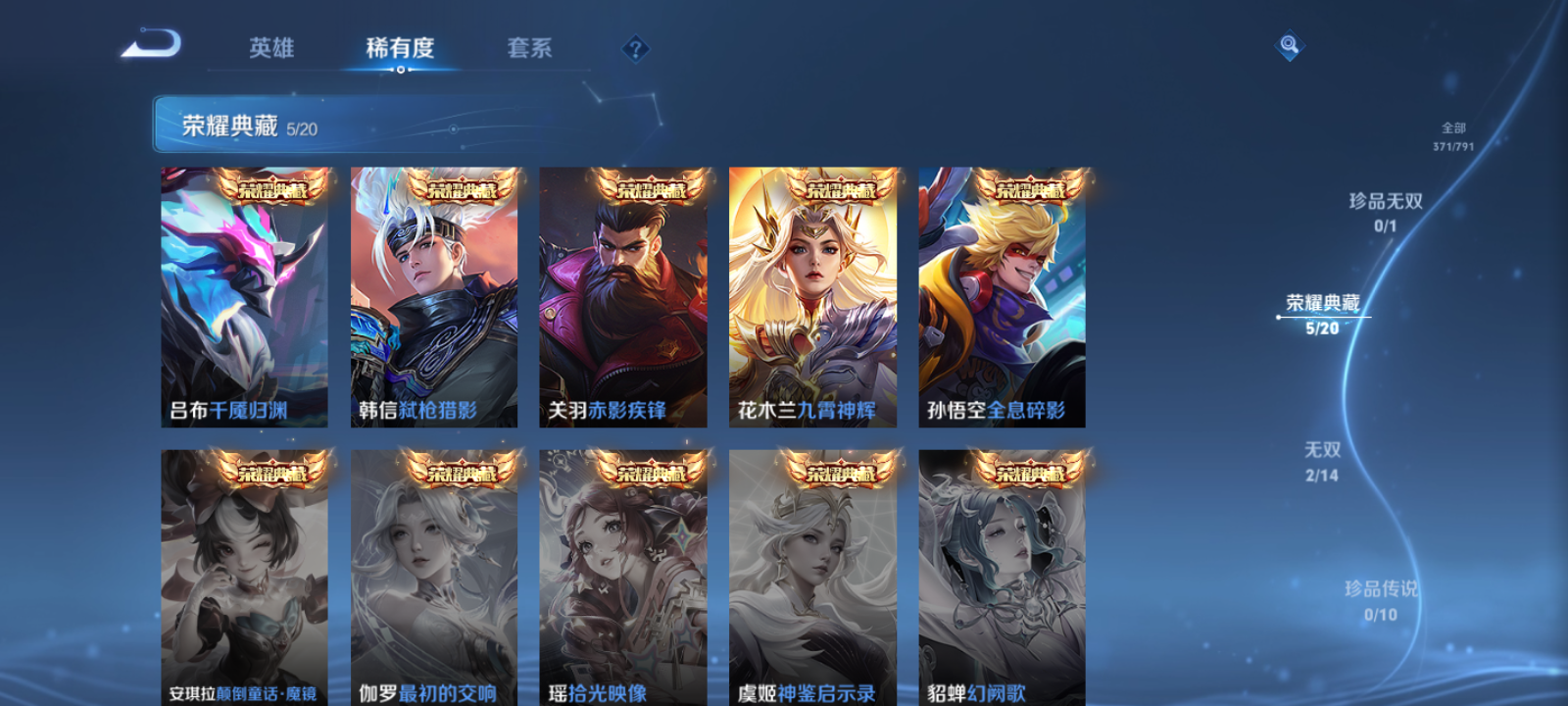Select the 韩信 弑枪猎影 skin
1568x706 pixels.
(x=435, y=294)
